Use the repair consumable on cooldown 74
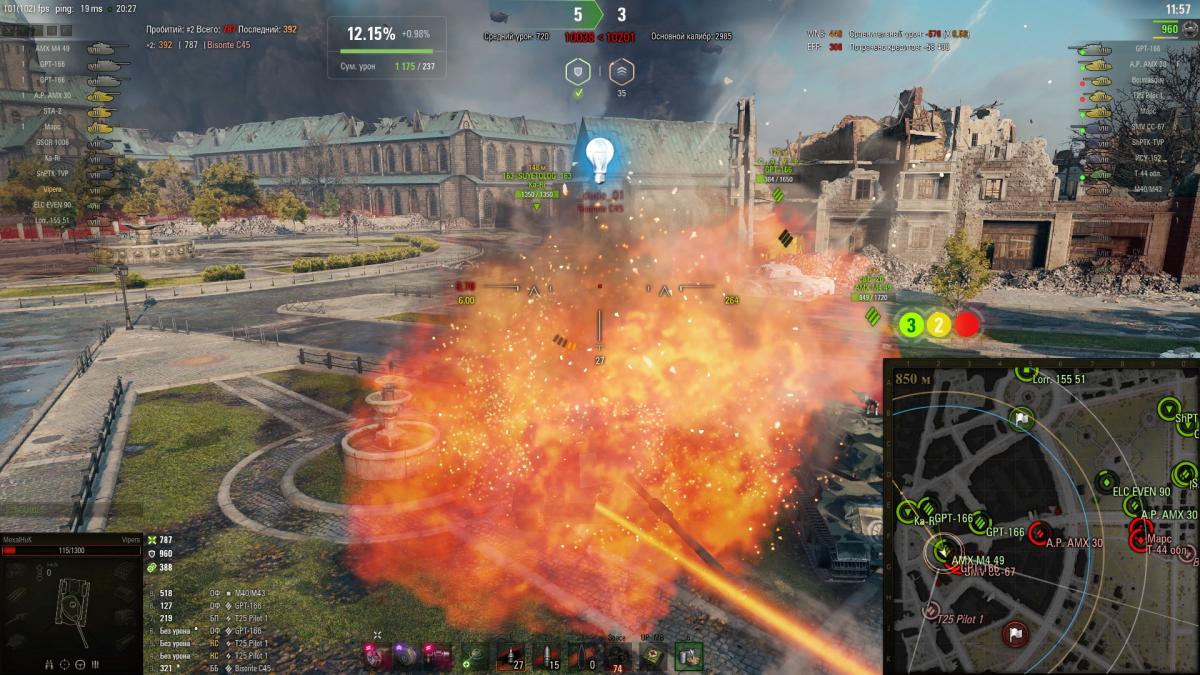Image resolution: width=1200 pixels, height=675 pixels. click(618, 656)
